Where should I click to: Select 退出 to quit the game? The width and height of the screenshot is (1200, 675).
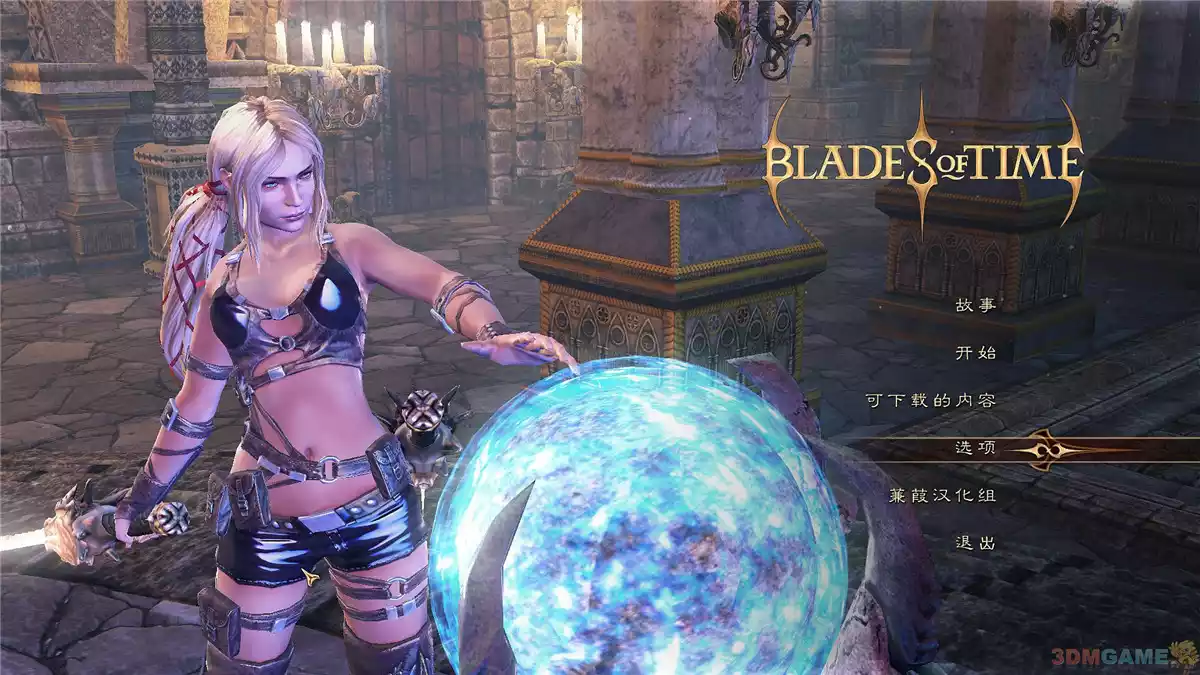(x=974, y=543)
